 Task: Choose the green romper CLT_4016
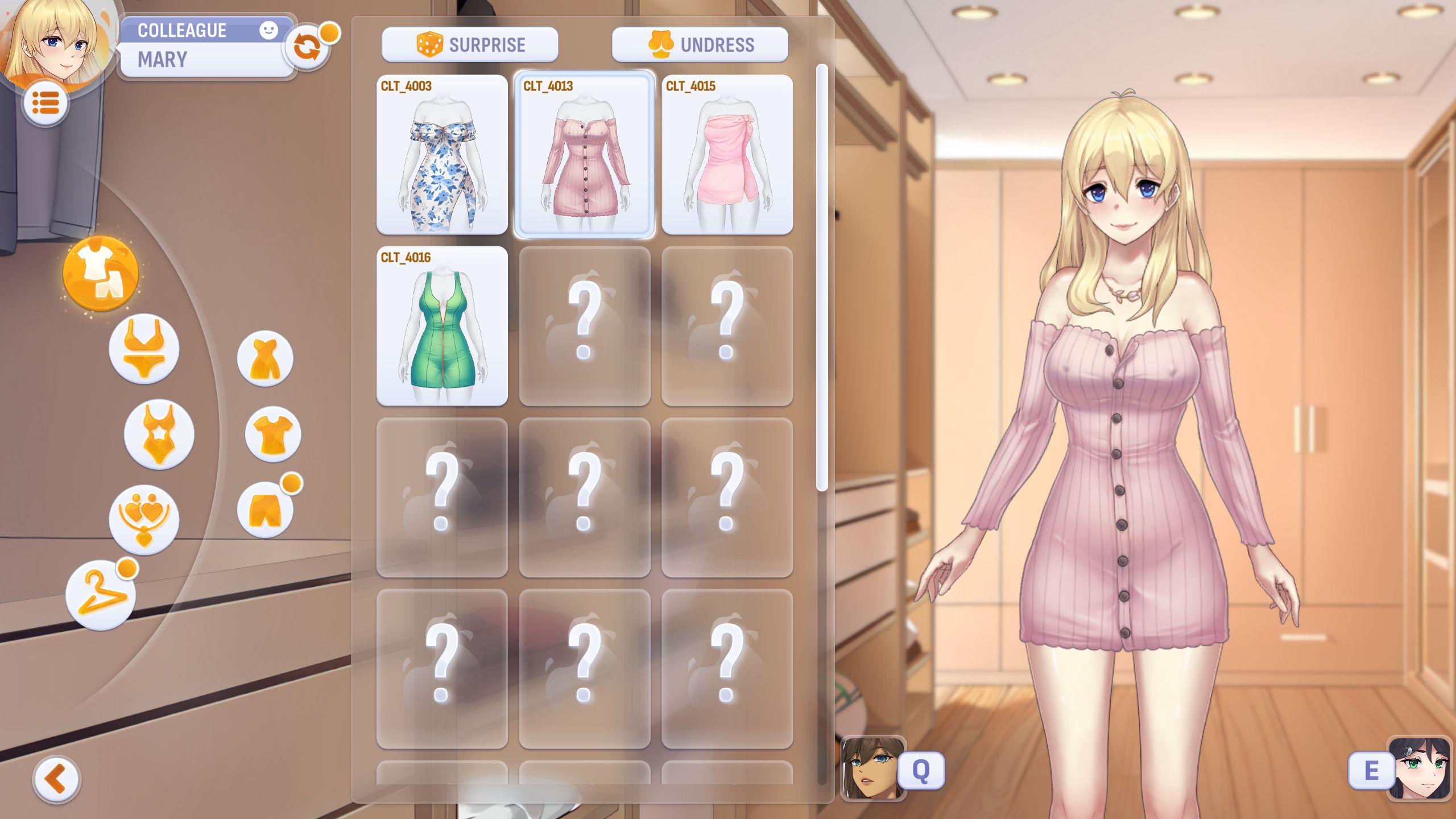(442, 326)
